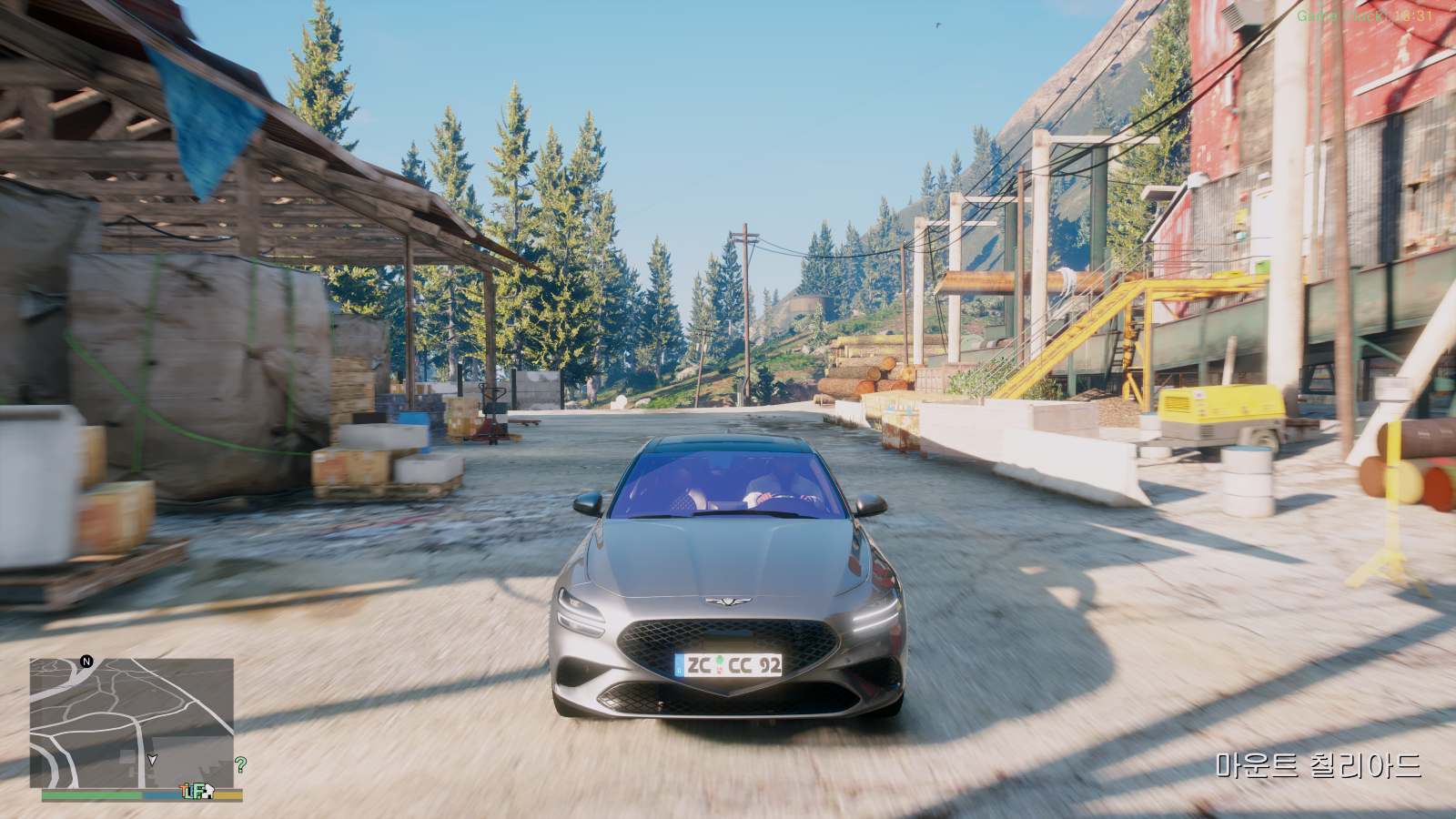Select the green question mark map marker
The image size is (1456, 819).
[240, 765]
